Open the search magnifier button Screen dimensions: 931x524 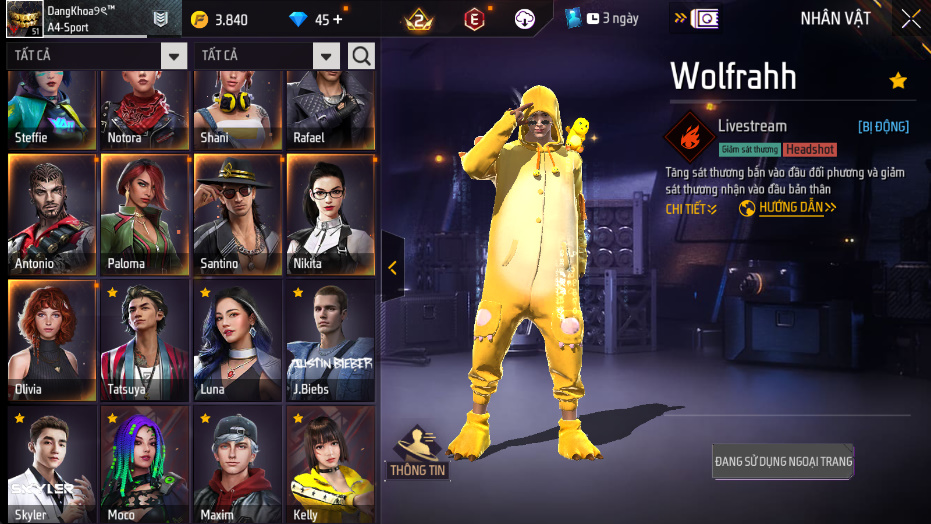(361, 56)
